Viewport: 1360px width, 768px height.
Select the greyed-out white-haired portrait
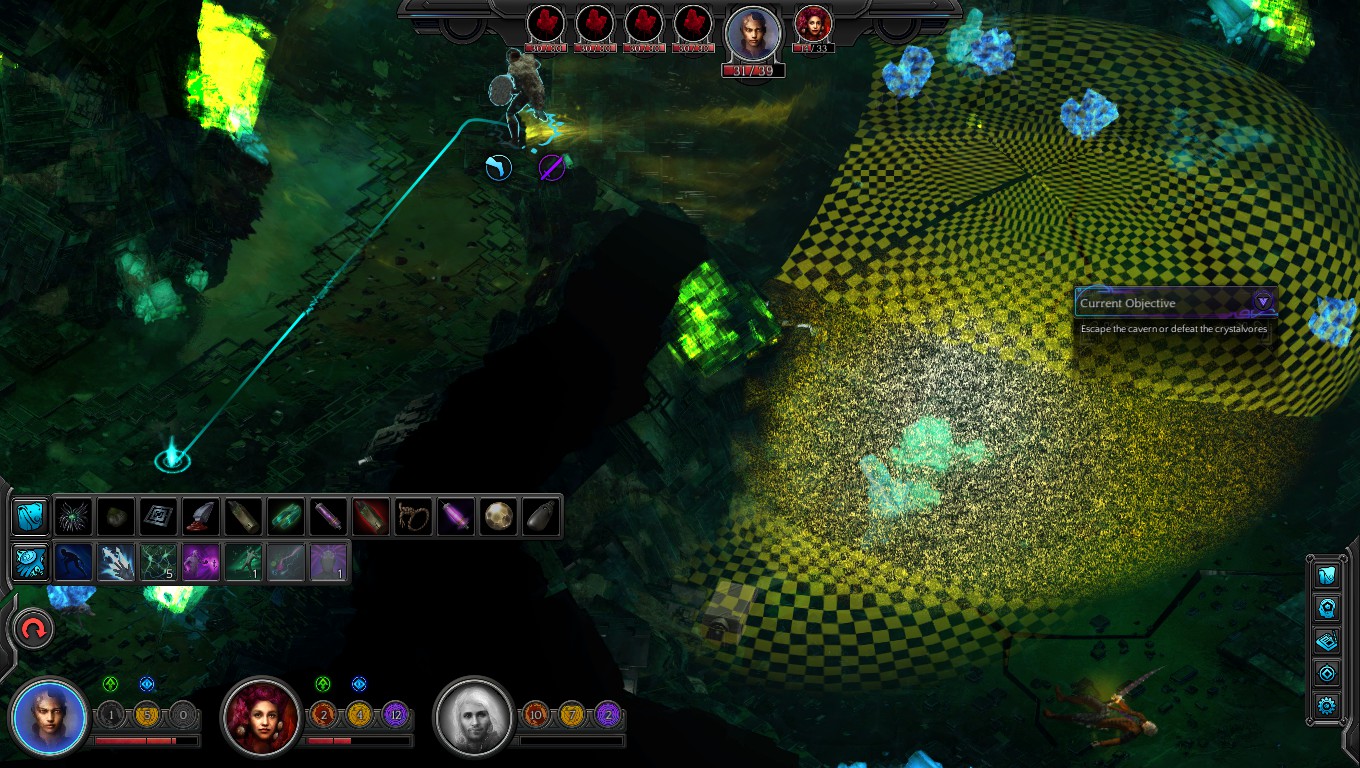474,716
